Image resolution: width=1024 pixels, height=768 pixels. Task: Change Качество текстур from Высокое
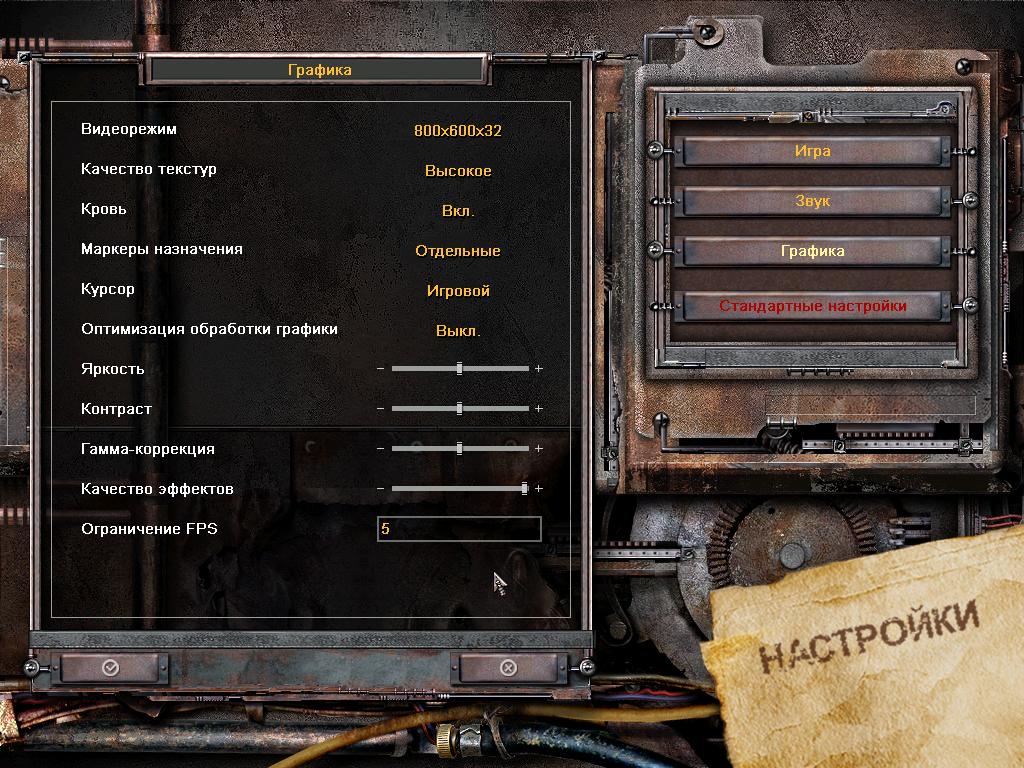pyautogui.click(x=458, y=171)
